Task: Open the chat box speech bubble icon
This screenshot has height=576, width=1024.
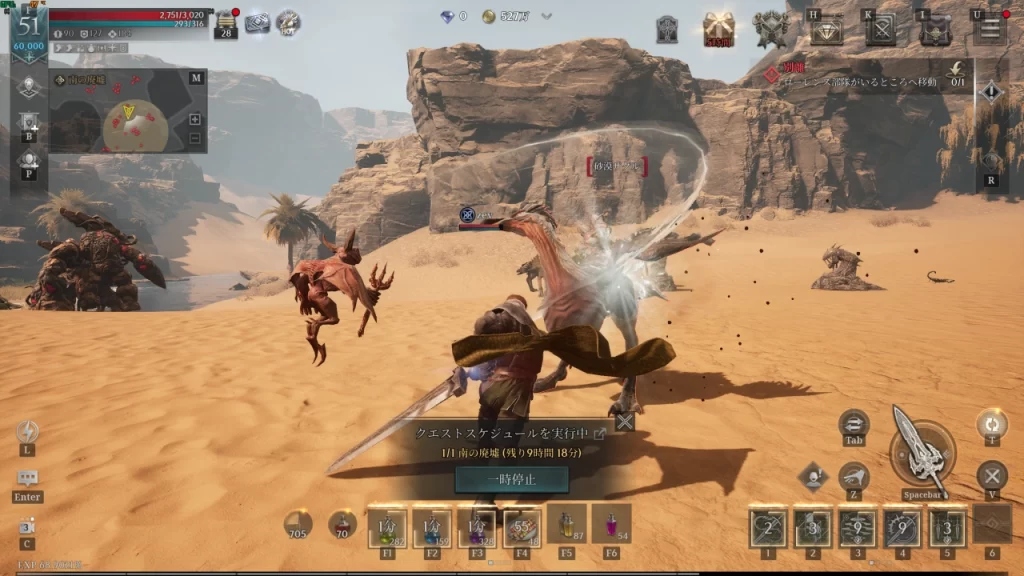Action: 27,478
